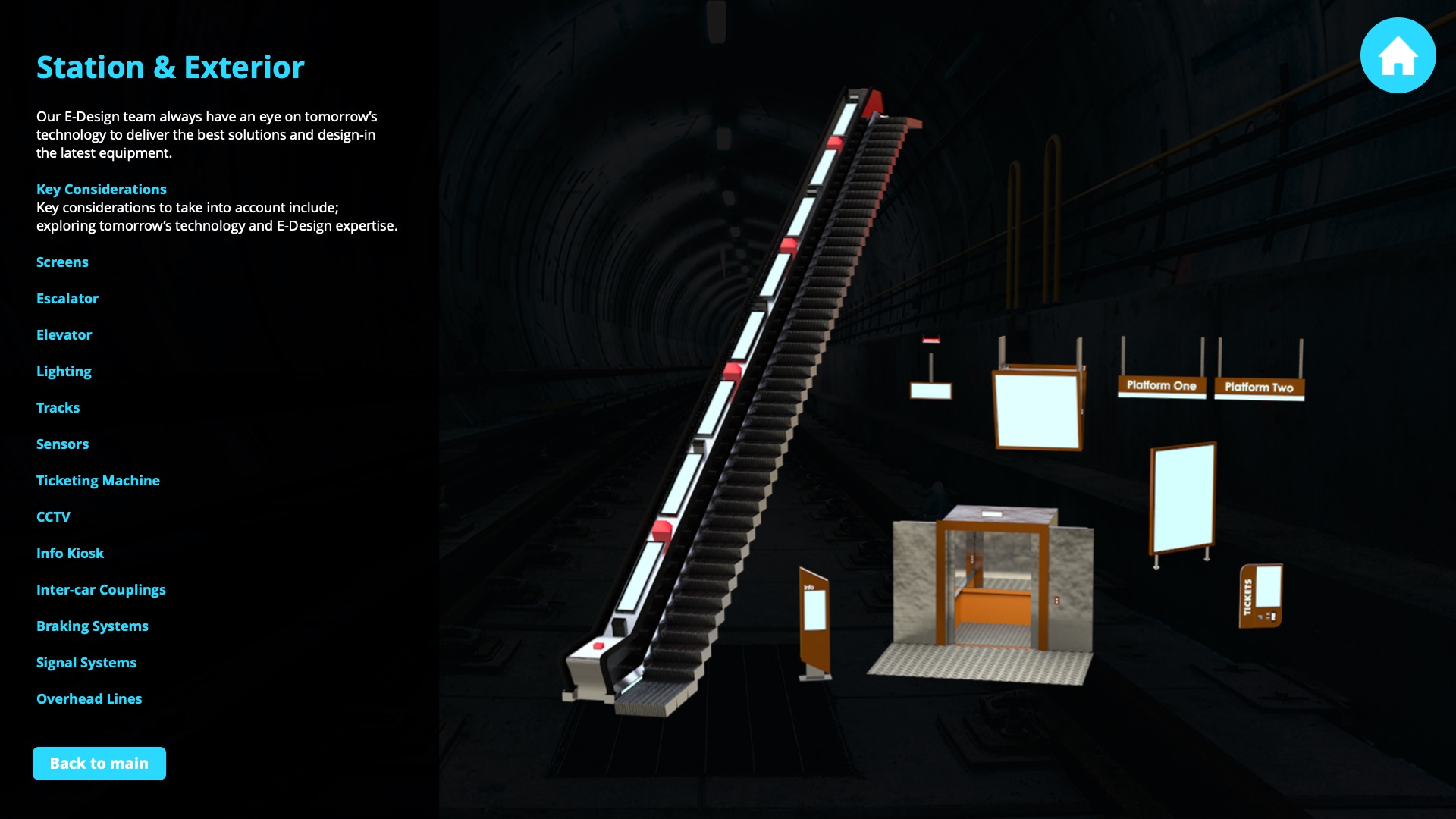Screen dimensions: 1456x819
Task: Open the Tracks section
Action: (x=58, y=408)
